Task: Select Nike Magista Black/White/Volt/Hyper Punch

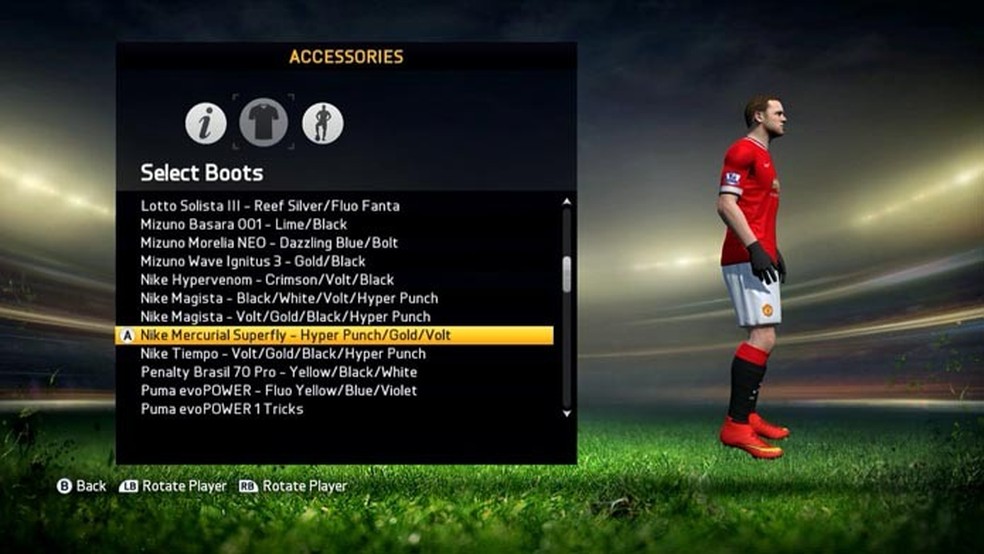Action: (x=289, y=298)
